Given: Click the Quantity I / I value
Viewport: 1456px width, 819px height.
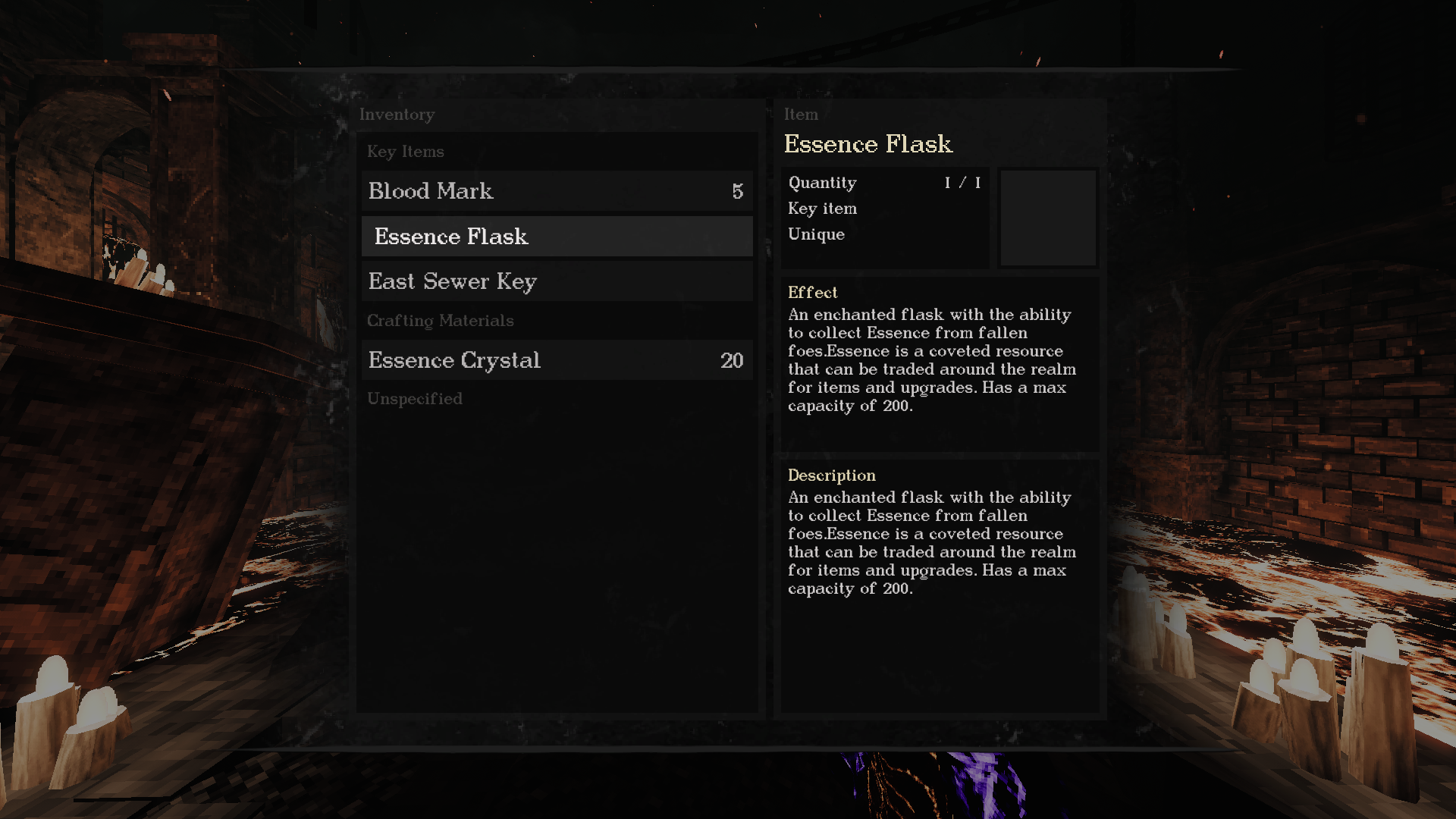Looking at the screenshot, I should [962, 183].
